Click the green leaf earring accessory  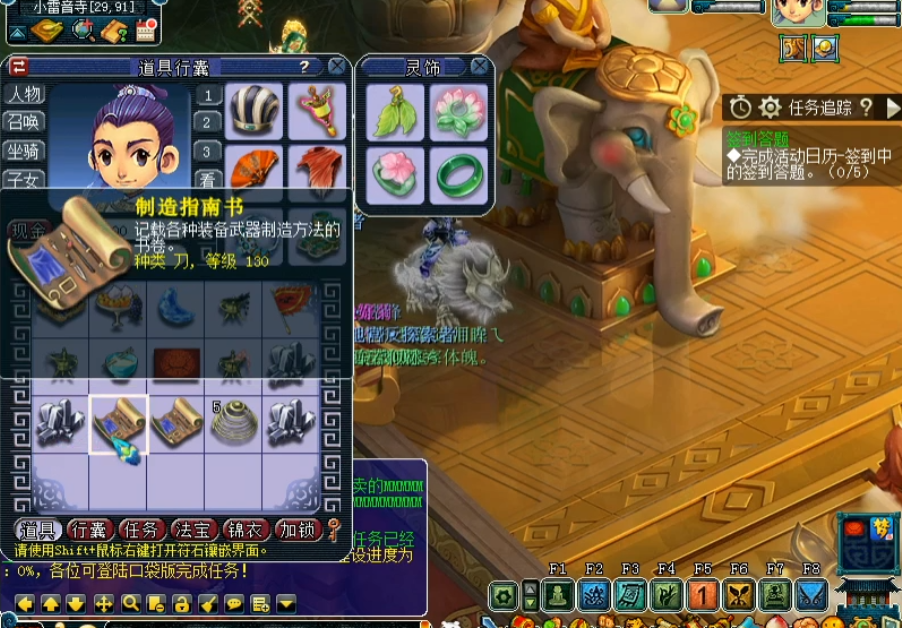click(x=394, y=112)
